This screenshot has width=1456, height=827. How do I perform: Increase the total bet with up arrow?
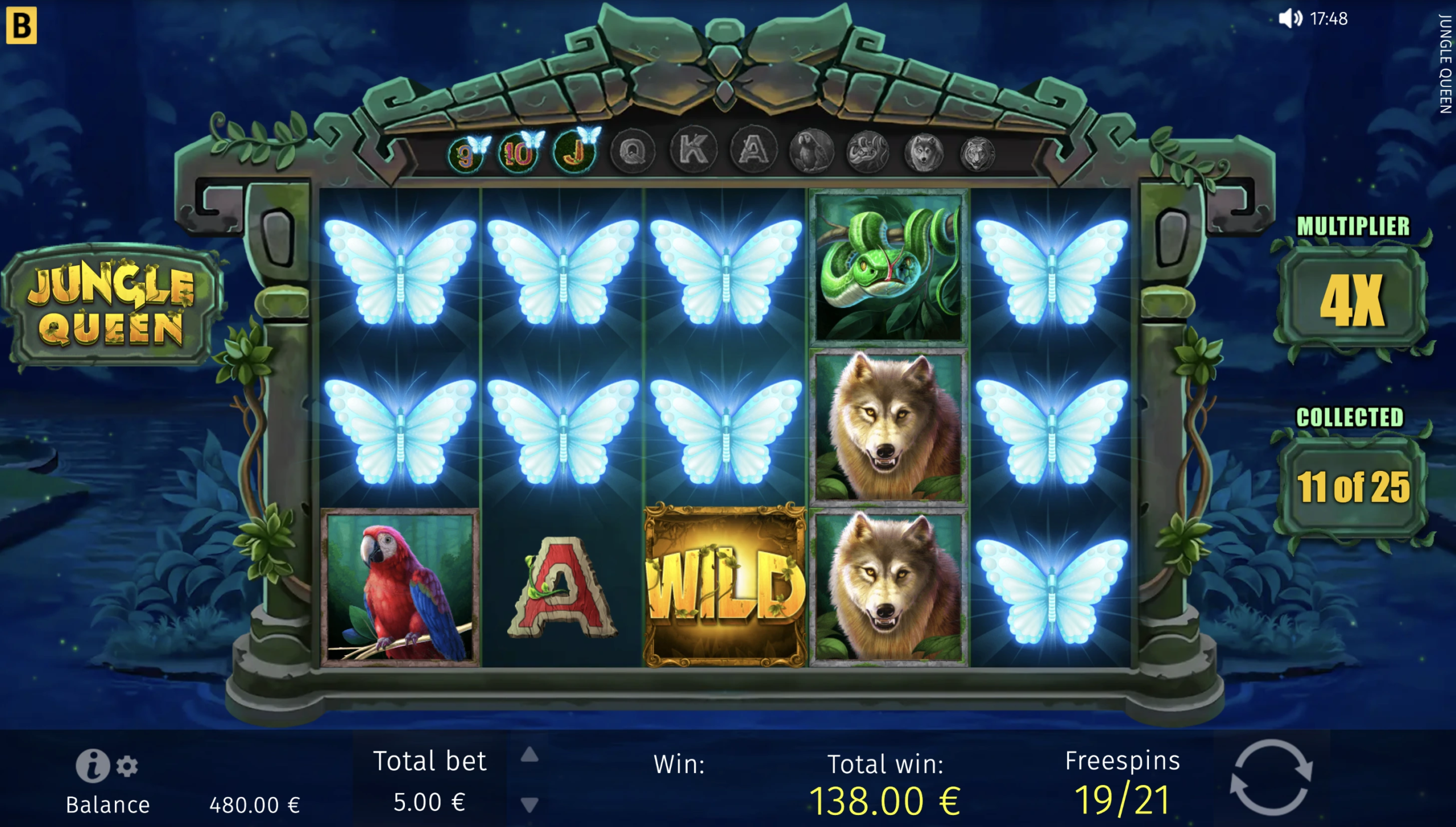pyautogui.click(x=530, y=755)
